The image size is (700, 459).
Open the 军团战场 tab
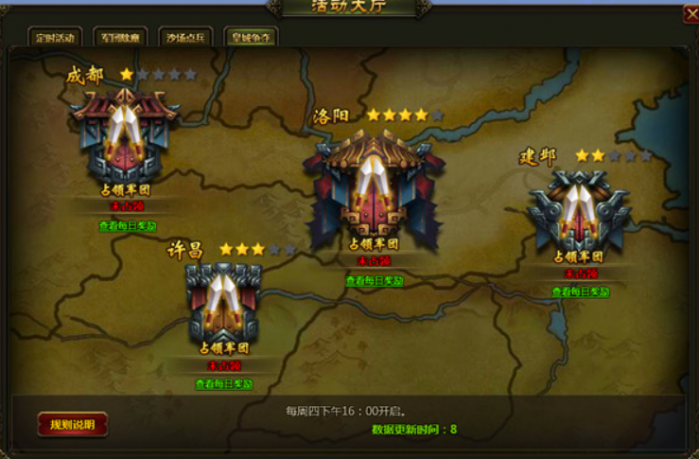122,38
